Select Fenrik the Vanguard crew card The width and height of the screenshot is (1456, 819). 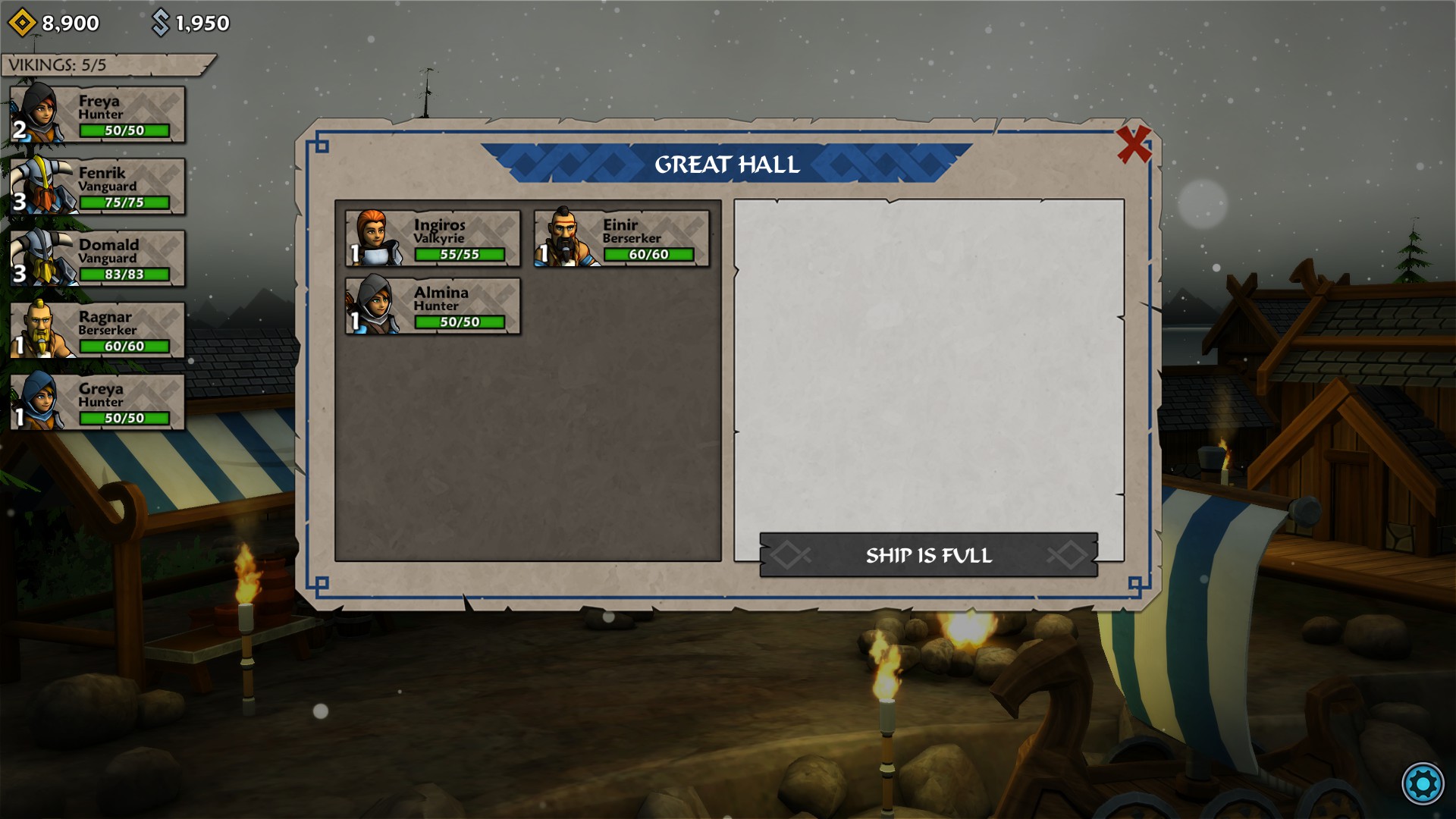click(x=98, y=187)
